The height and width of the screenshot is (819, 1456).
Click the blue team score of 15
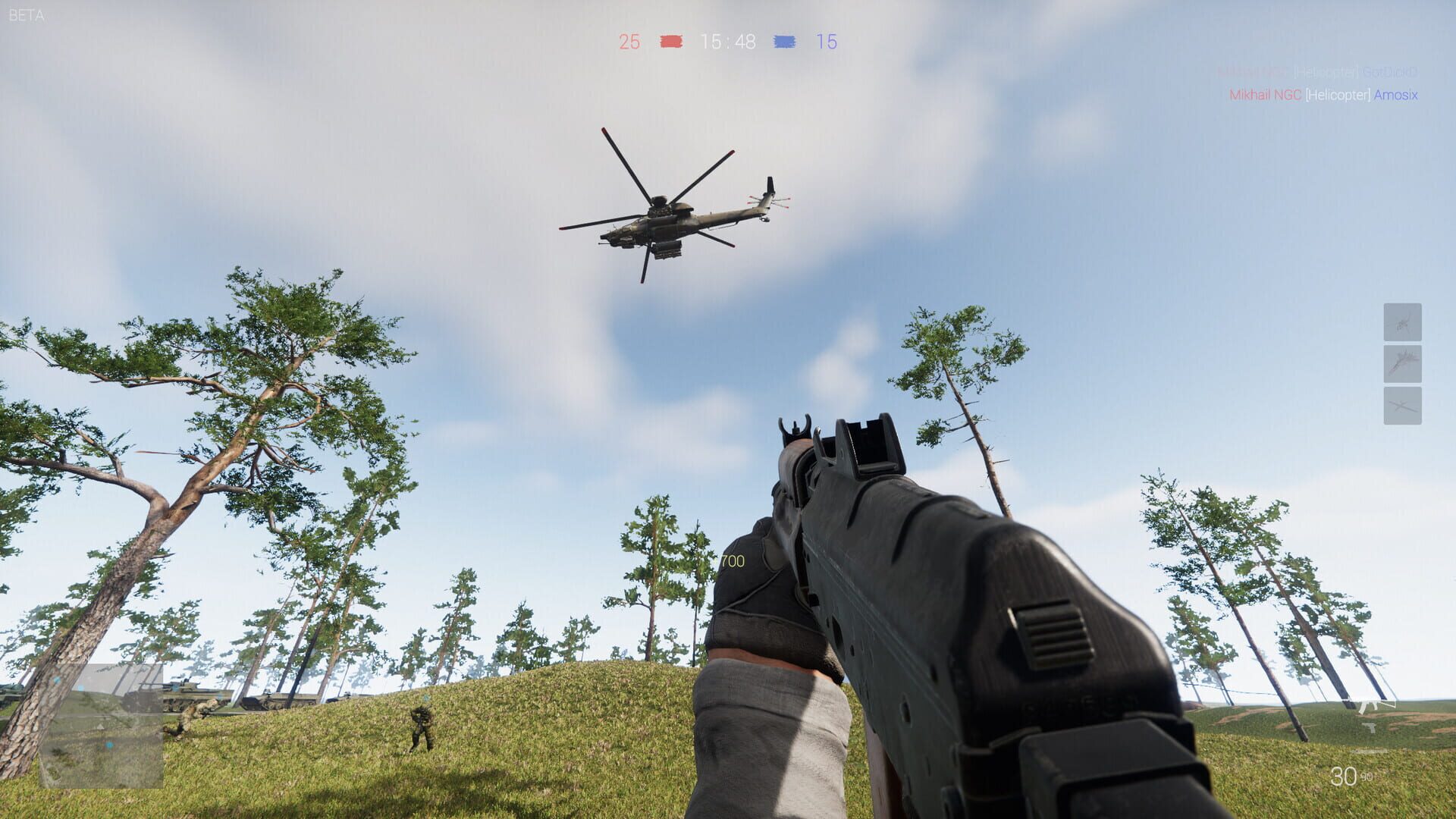pyautogui.click(x=829, y=42)
